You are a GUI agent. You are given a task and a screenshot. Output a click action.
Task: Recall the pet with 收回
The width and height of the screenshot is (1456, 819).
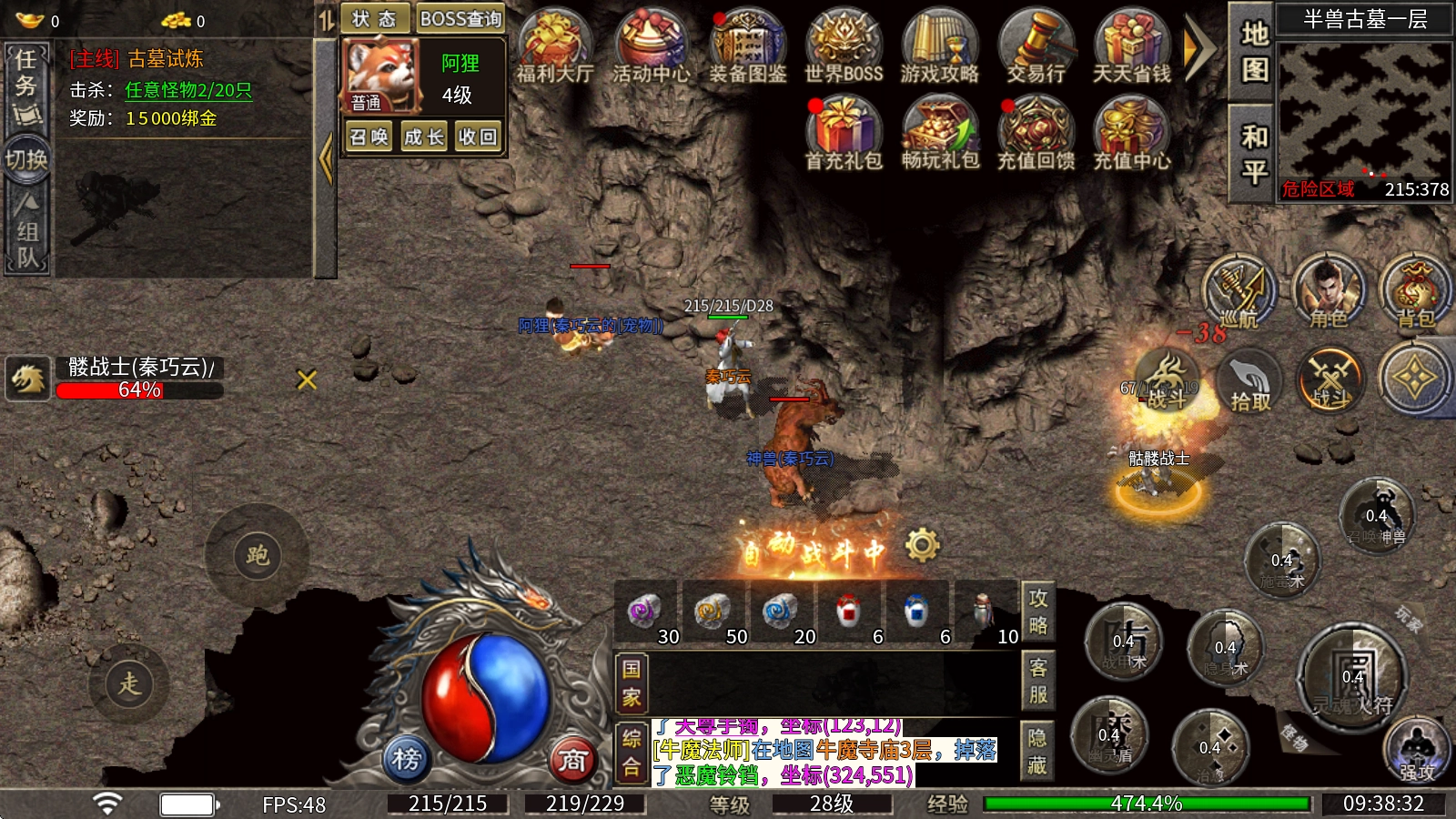[478, 137]
